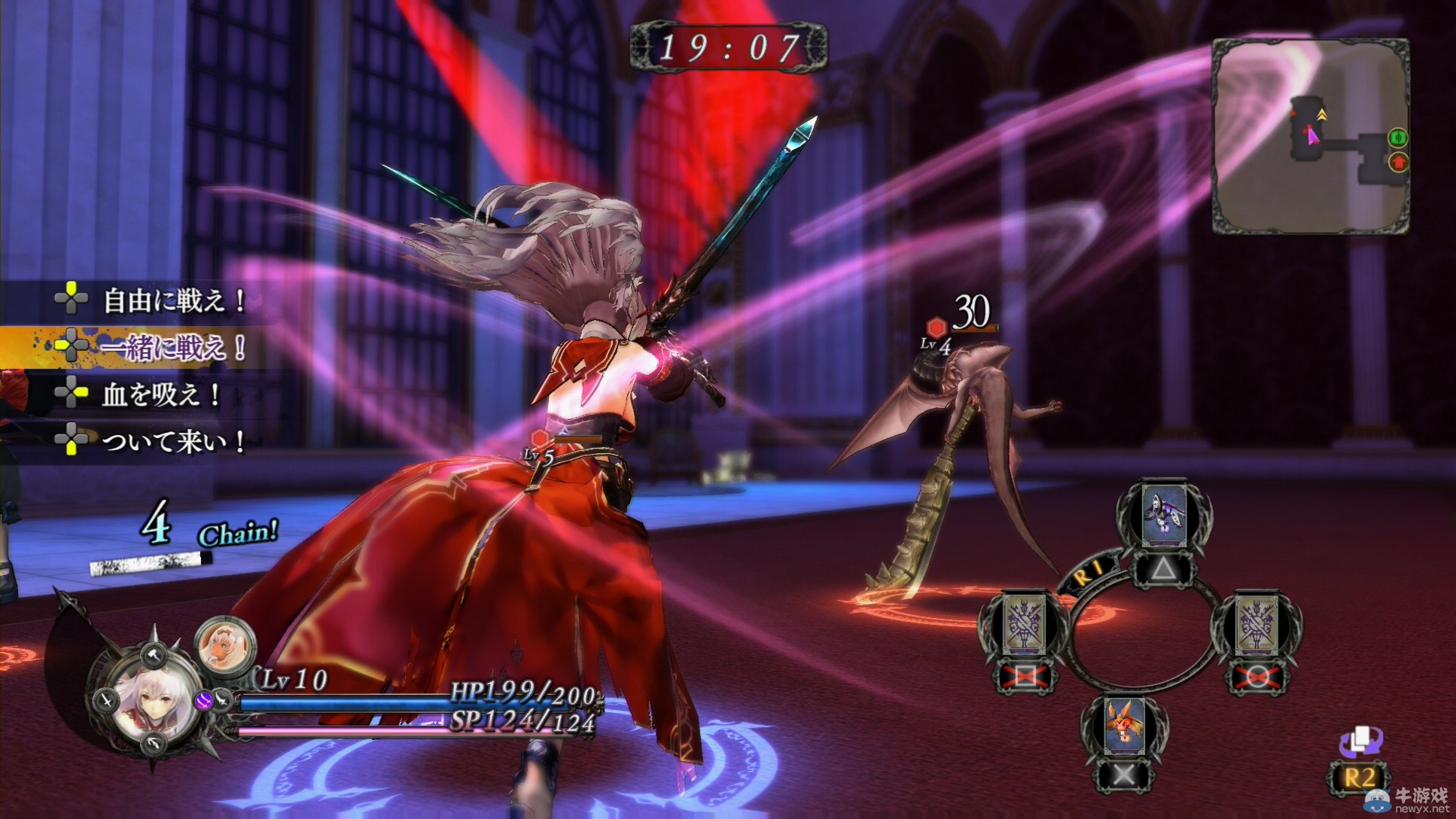Click the orange-skinned companion portrait
The width and height of the screenshot is (1456, 819).
coord(224,647)
